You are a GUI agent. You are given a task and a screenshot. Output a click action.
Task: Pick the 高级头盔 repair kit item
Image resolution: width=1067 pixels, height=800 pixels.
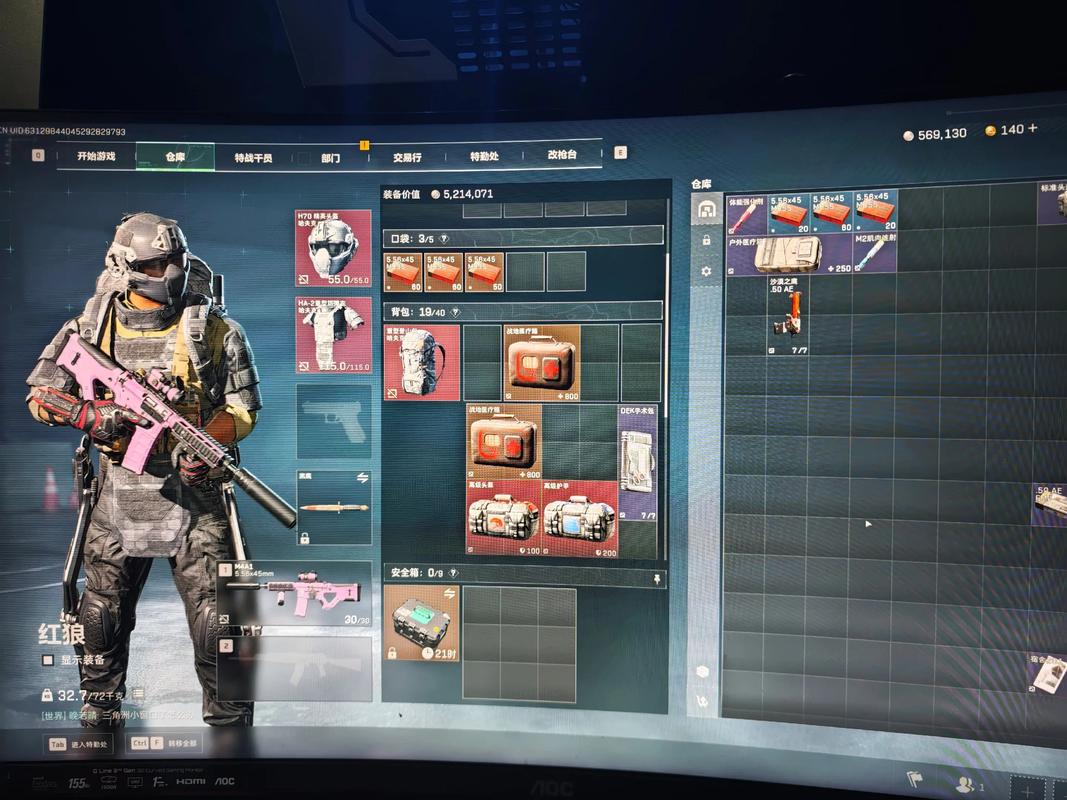(x=504, y=518)
